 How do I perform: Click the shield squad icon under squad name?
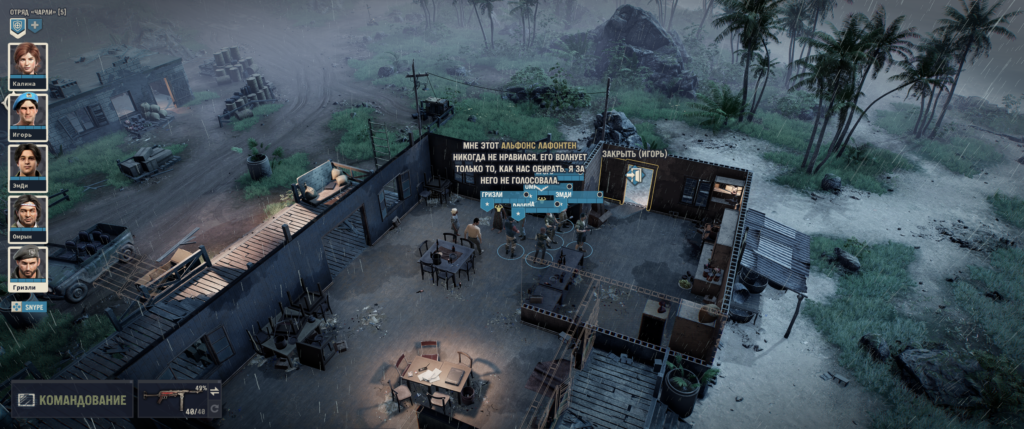pyautogui.click(x=17, y=26)
